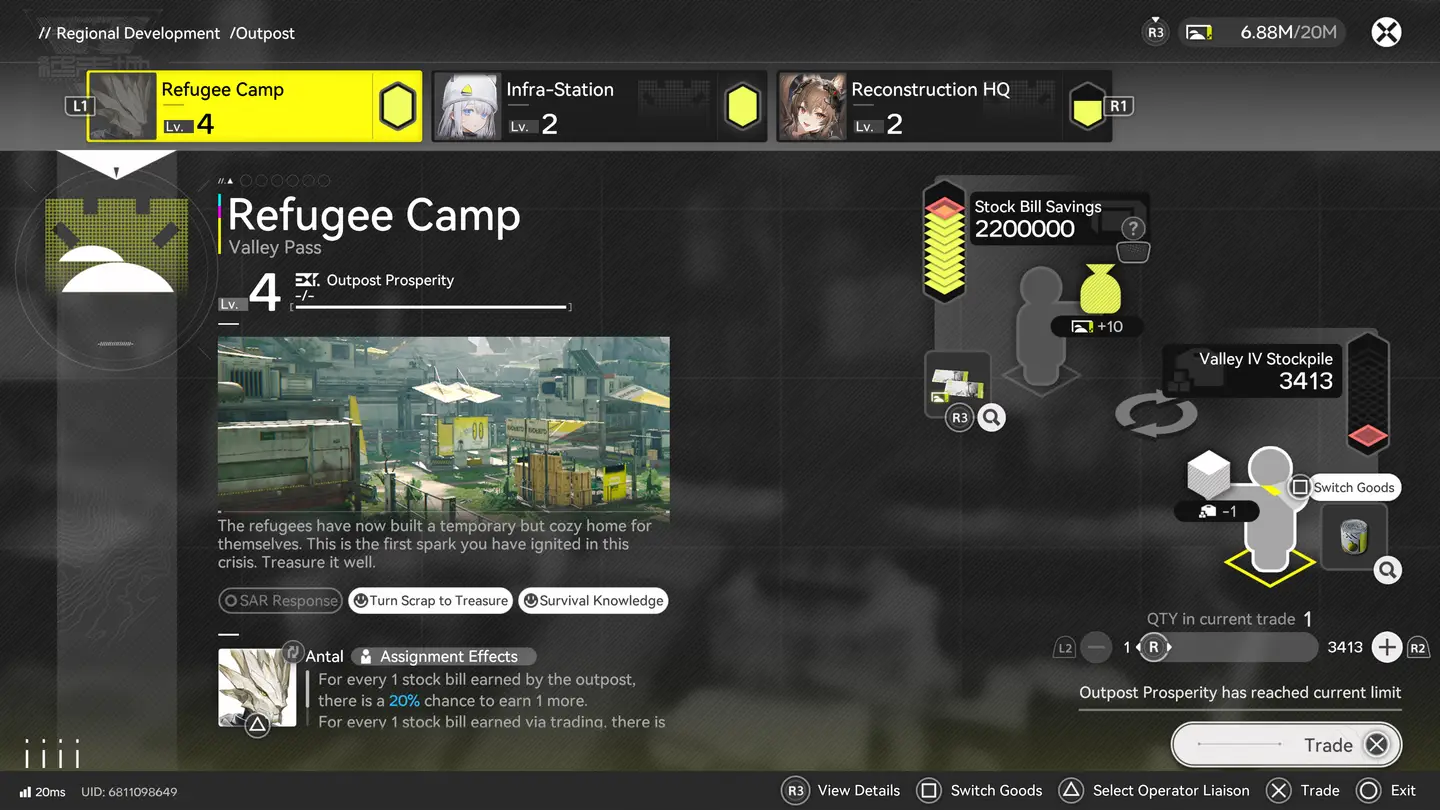Select the Refugee Camp outpost tab
Image resolution: width=1440 pixels, height=810 pixels.
(254, 106)
